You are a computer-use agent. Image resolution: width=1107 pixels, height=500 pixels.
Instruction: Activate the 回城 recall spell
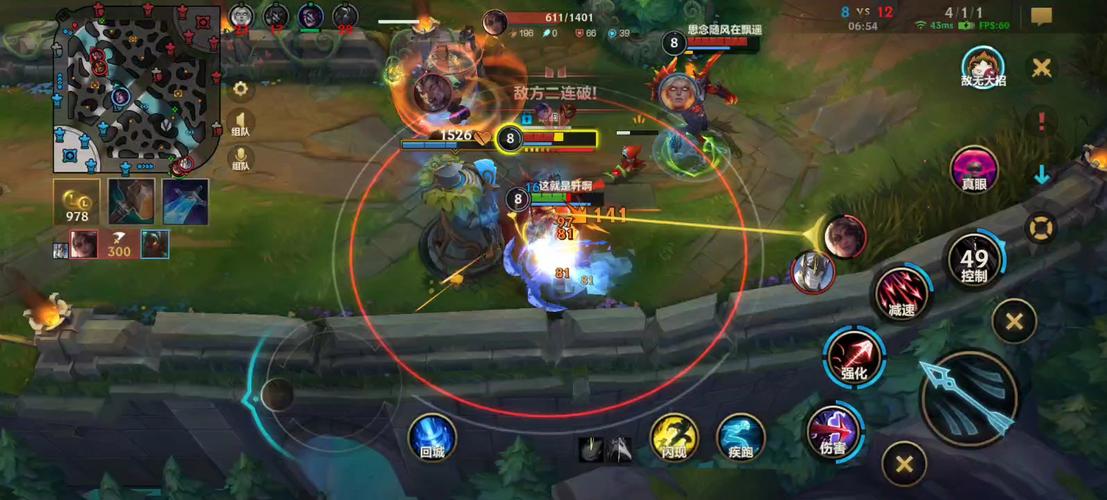click(432, 437)
